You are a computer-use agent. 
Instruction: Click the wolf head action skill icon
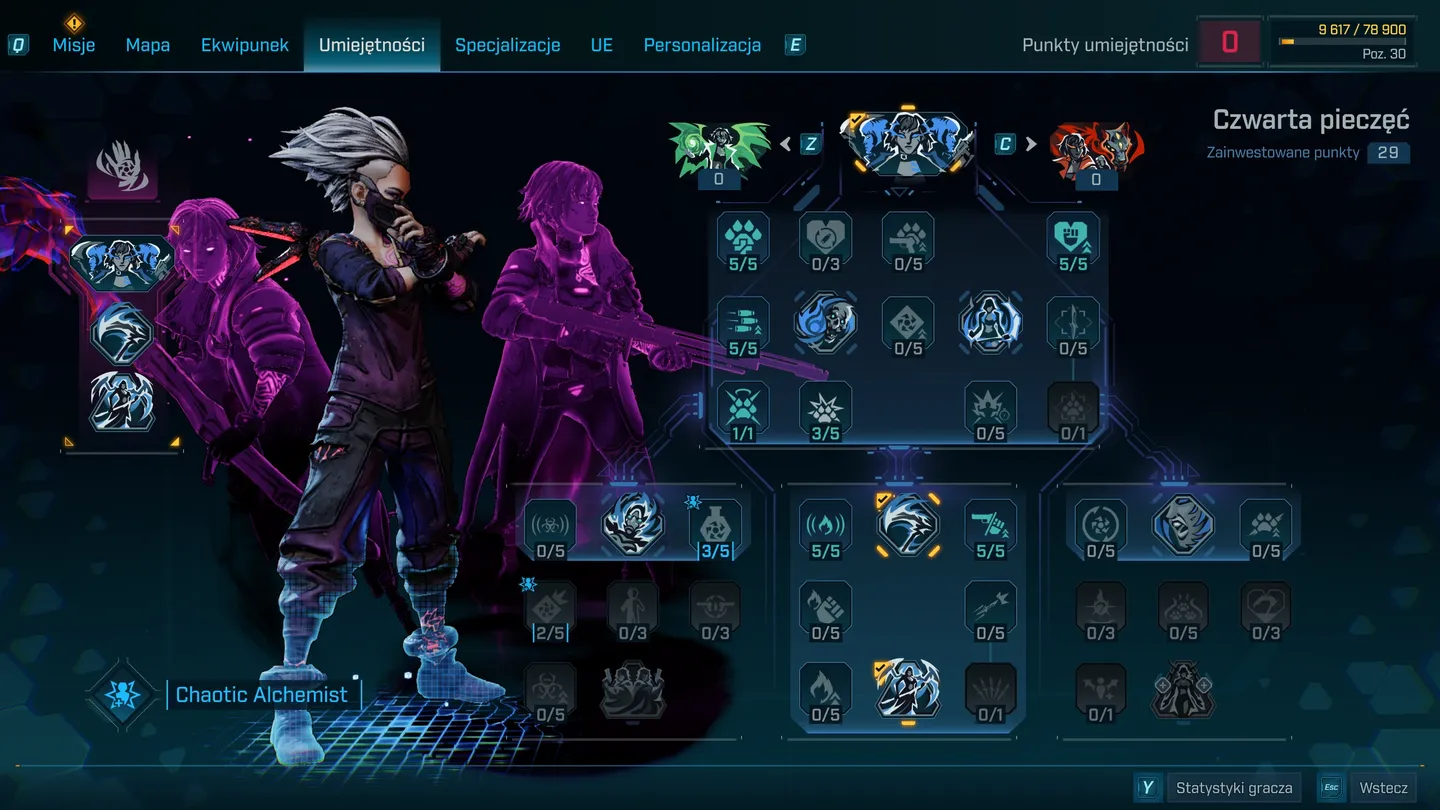[x=907, y=527]
